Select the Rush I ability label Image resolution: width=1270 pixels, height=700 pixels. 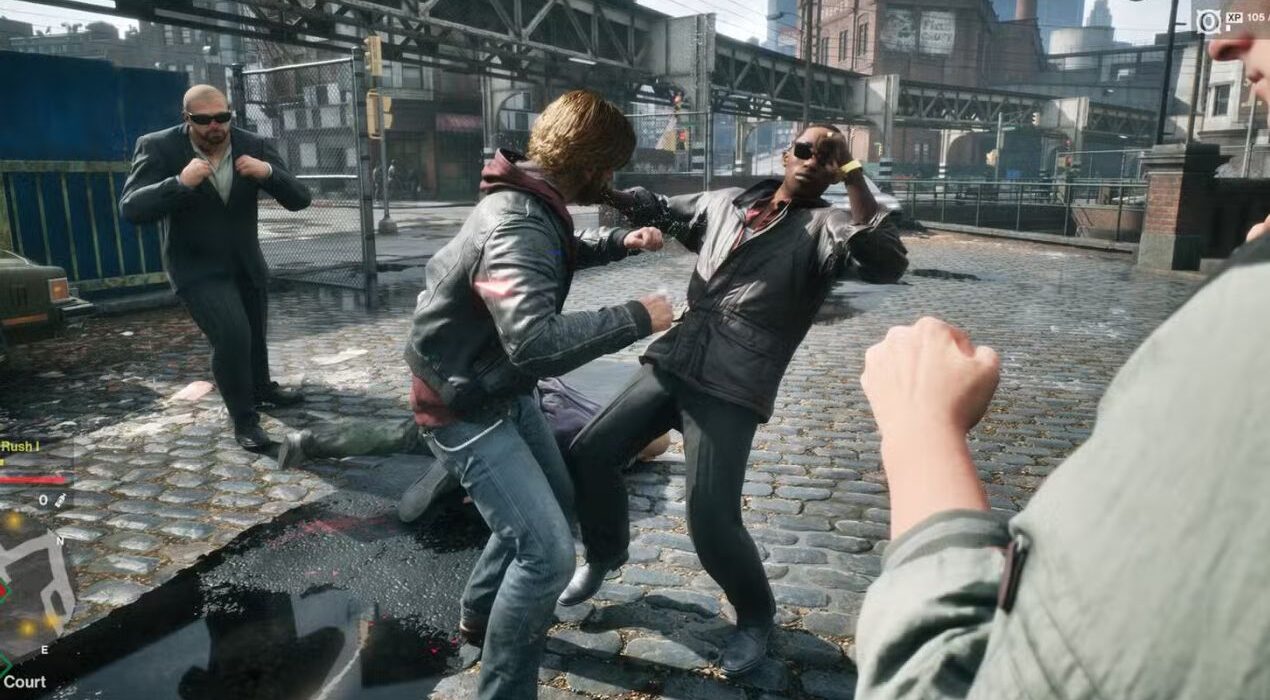pyautogui.click(x=20, y=447)
